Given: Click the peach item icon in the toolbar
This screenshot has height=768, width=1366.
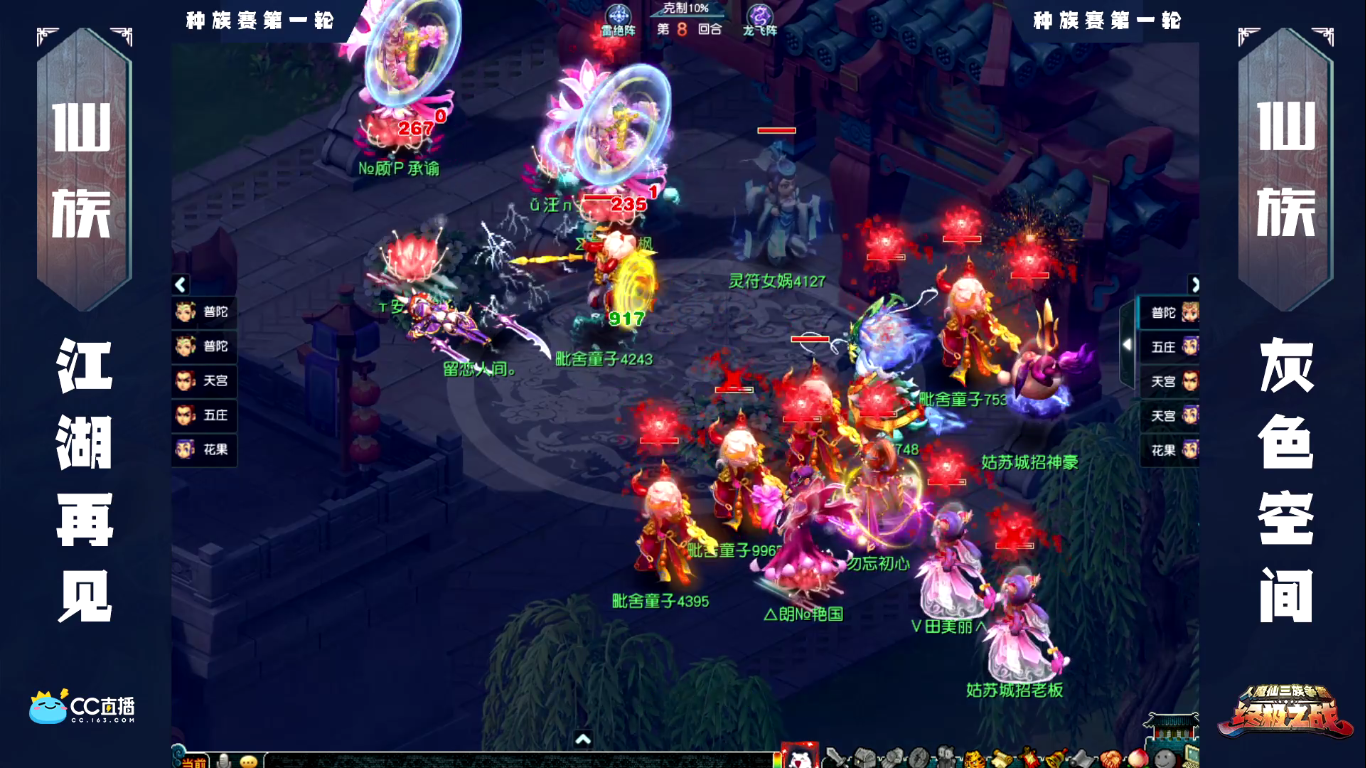Looking at the screenshot, I should pyautogui.click(x=1138, y=759).
